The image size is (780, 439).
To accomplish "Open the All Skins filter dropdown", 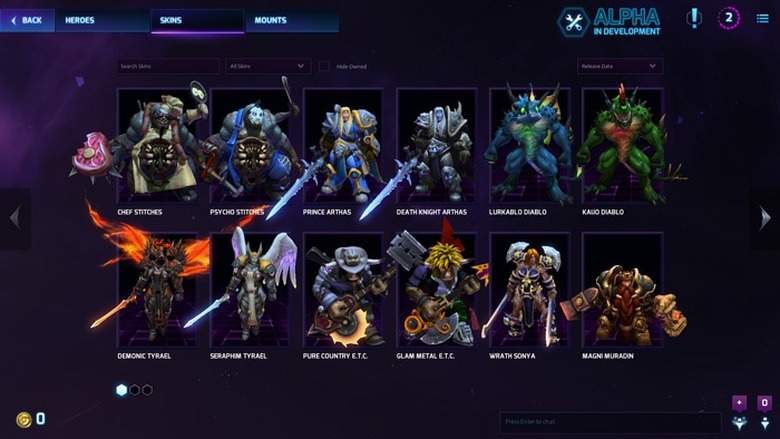I will pos(268,67).
